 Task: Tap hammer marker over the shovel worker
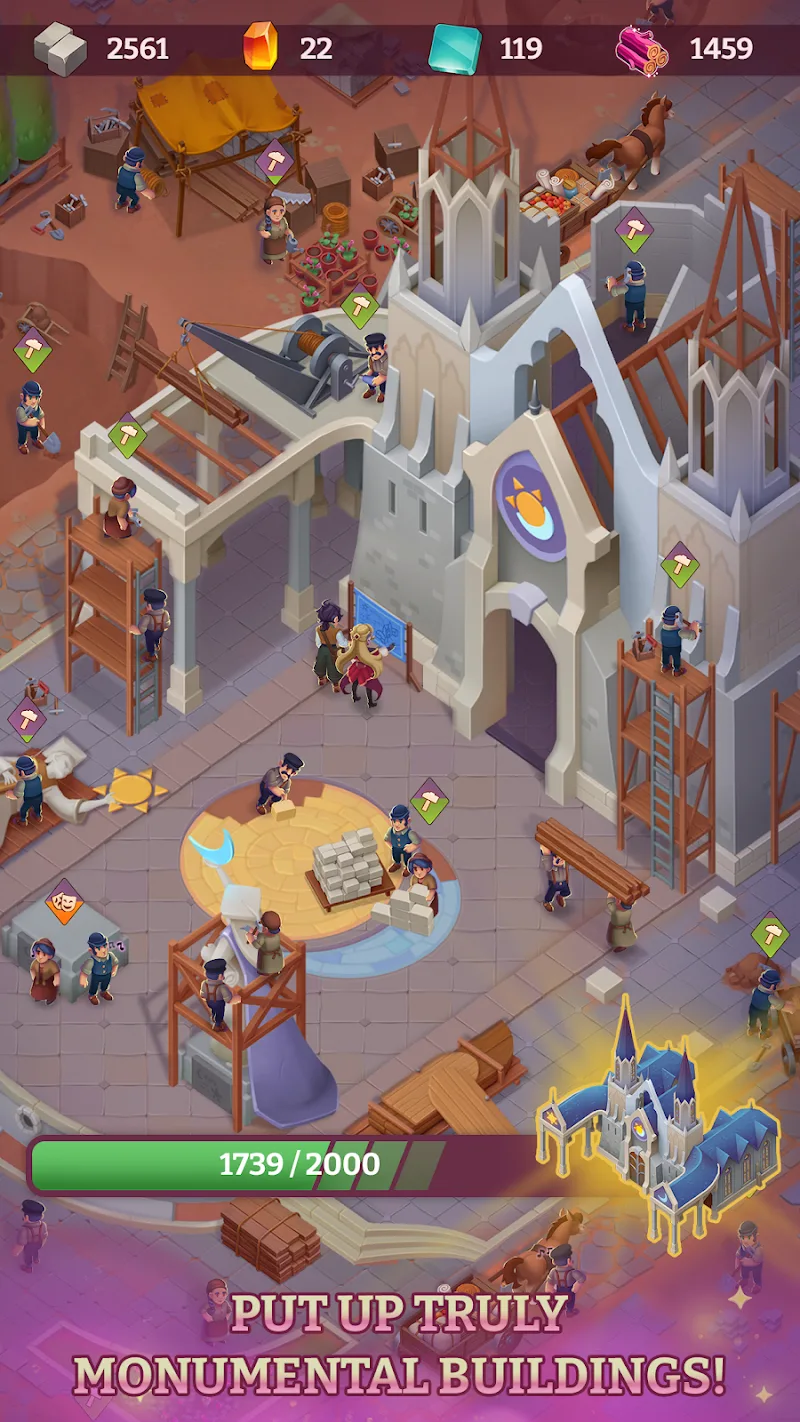(32, 349)
